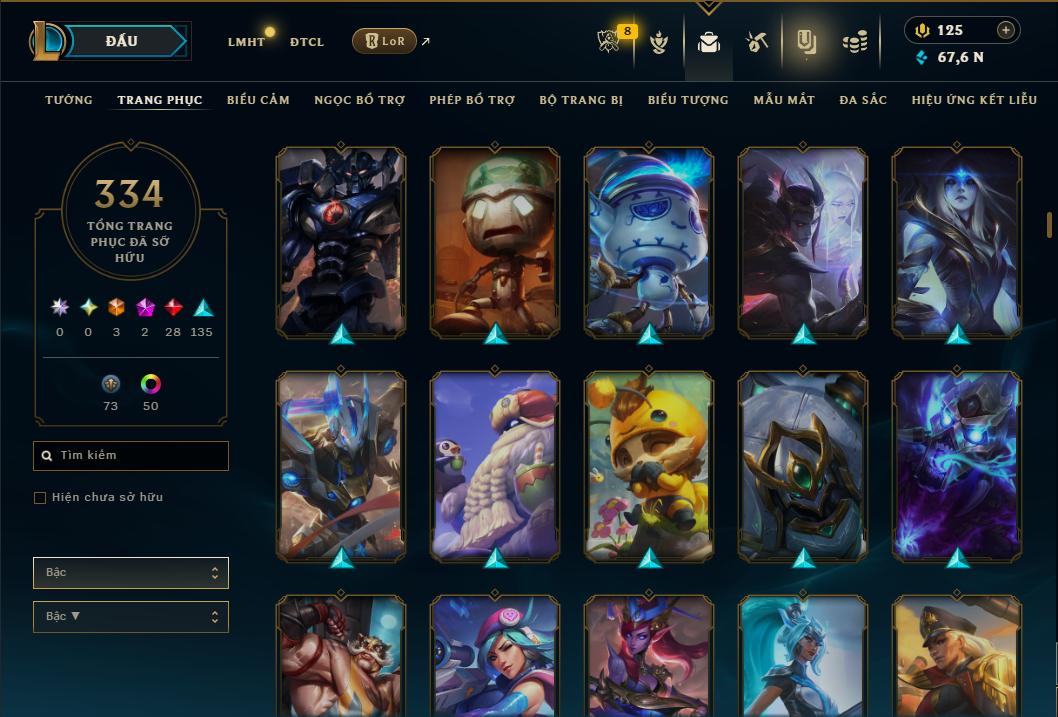Image resolution: width=1058 pixels, height=717 pixels.
Task: Open the LMHT game tab
Action: [x=246, y=42]
